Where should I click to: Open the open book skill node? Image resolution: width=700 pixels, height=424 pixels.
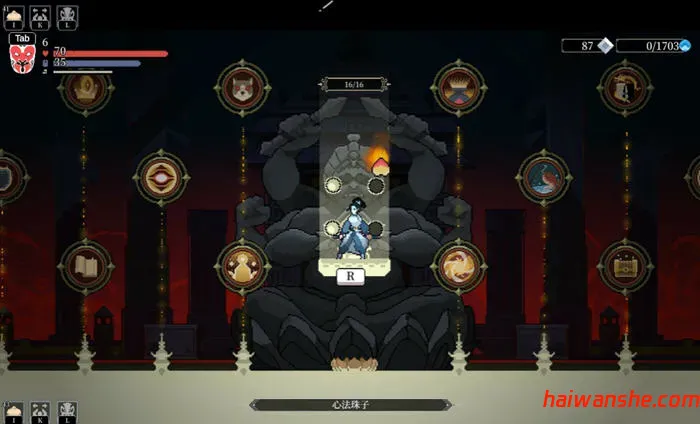tap(84, 266)
